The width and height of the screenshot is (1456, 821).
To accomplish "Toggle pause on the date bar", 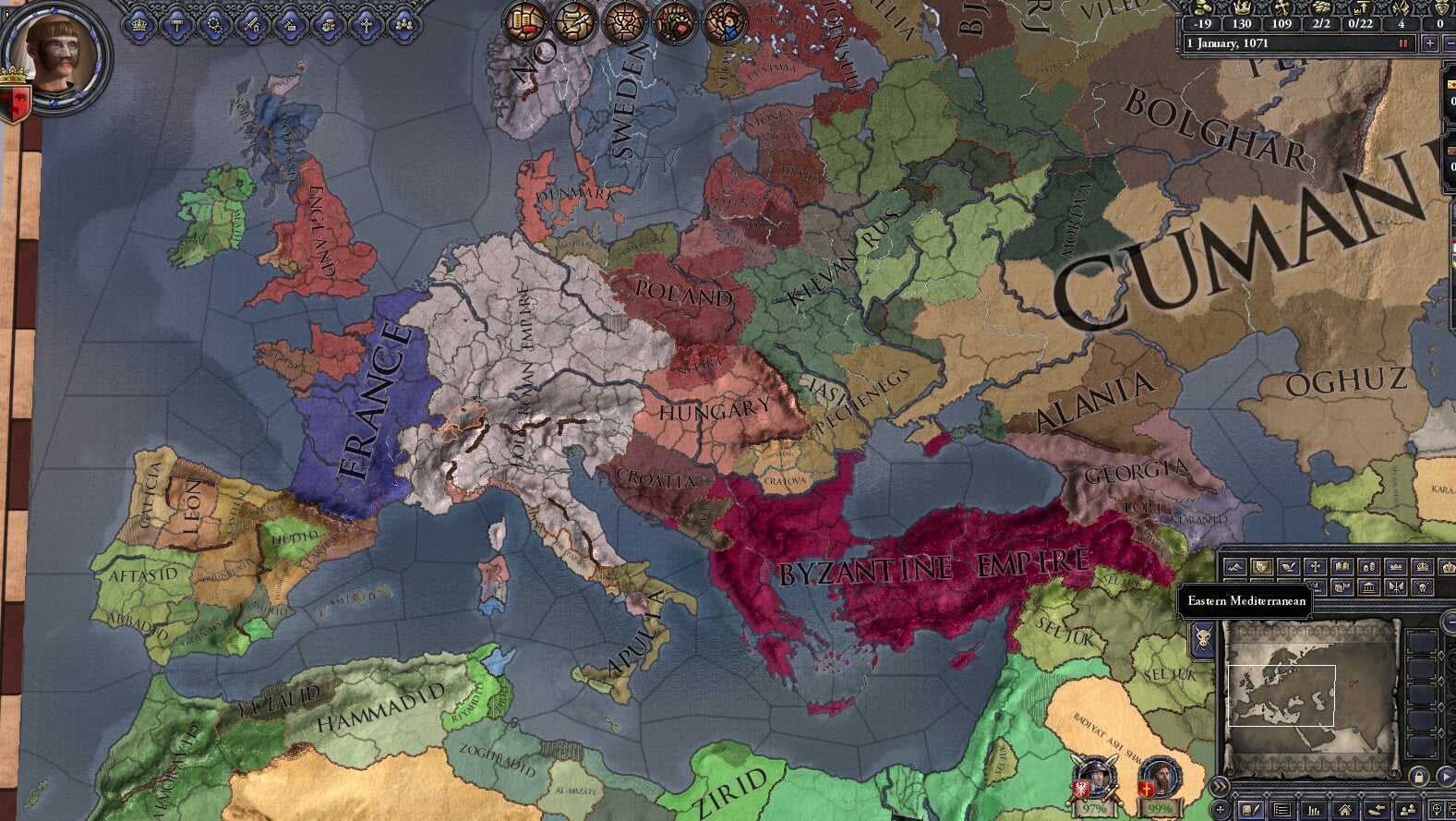I will [x=1403, y=43].
